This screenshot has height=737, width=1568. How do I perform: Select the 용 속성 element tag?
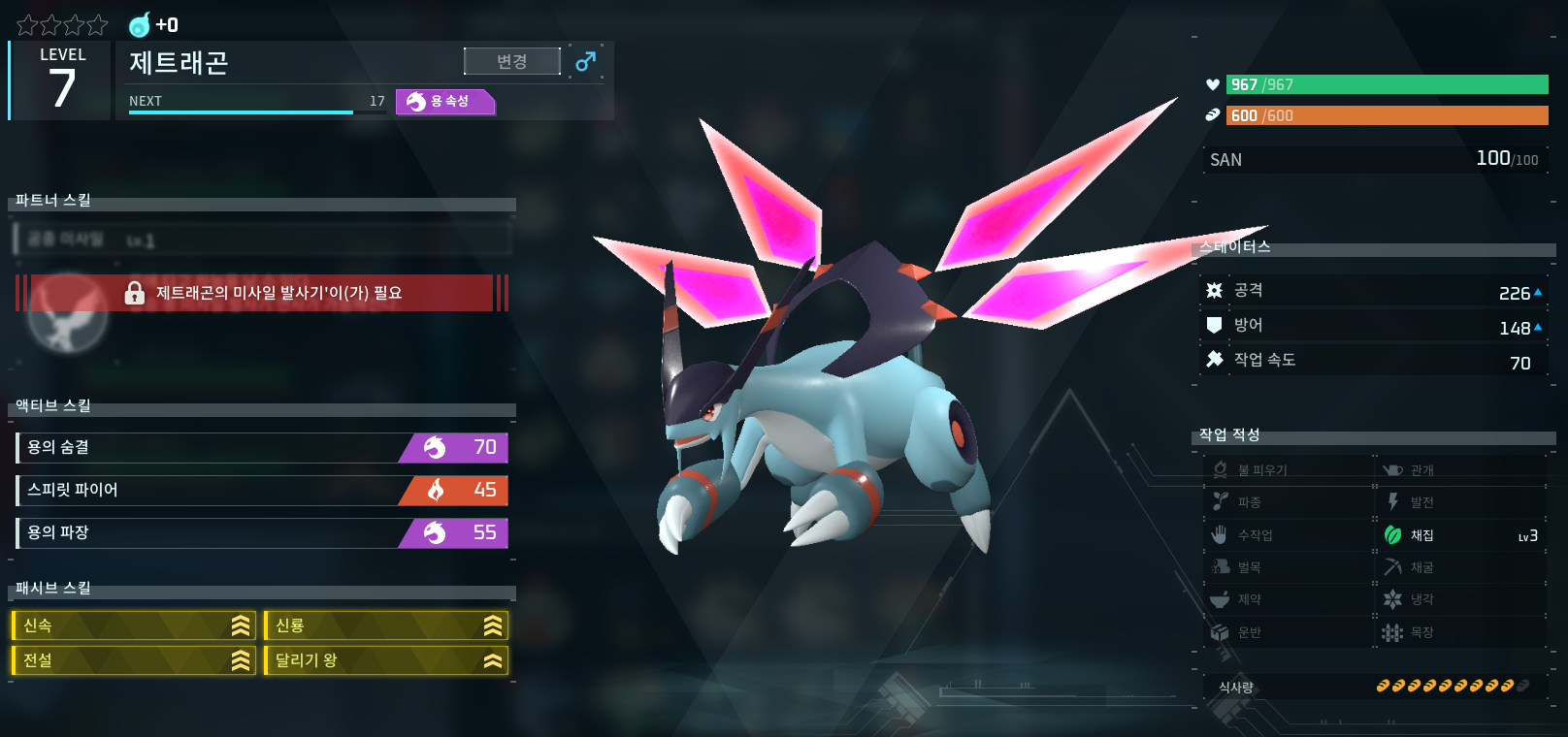tap(445, 102)
